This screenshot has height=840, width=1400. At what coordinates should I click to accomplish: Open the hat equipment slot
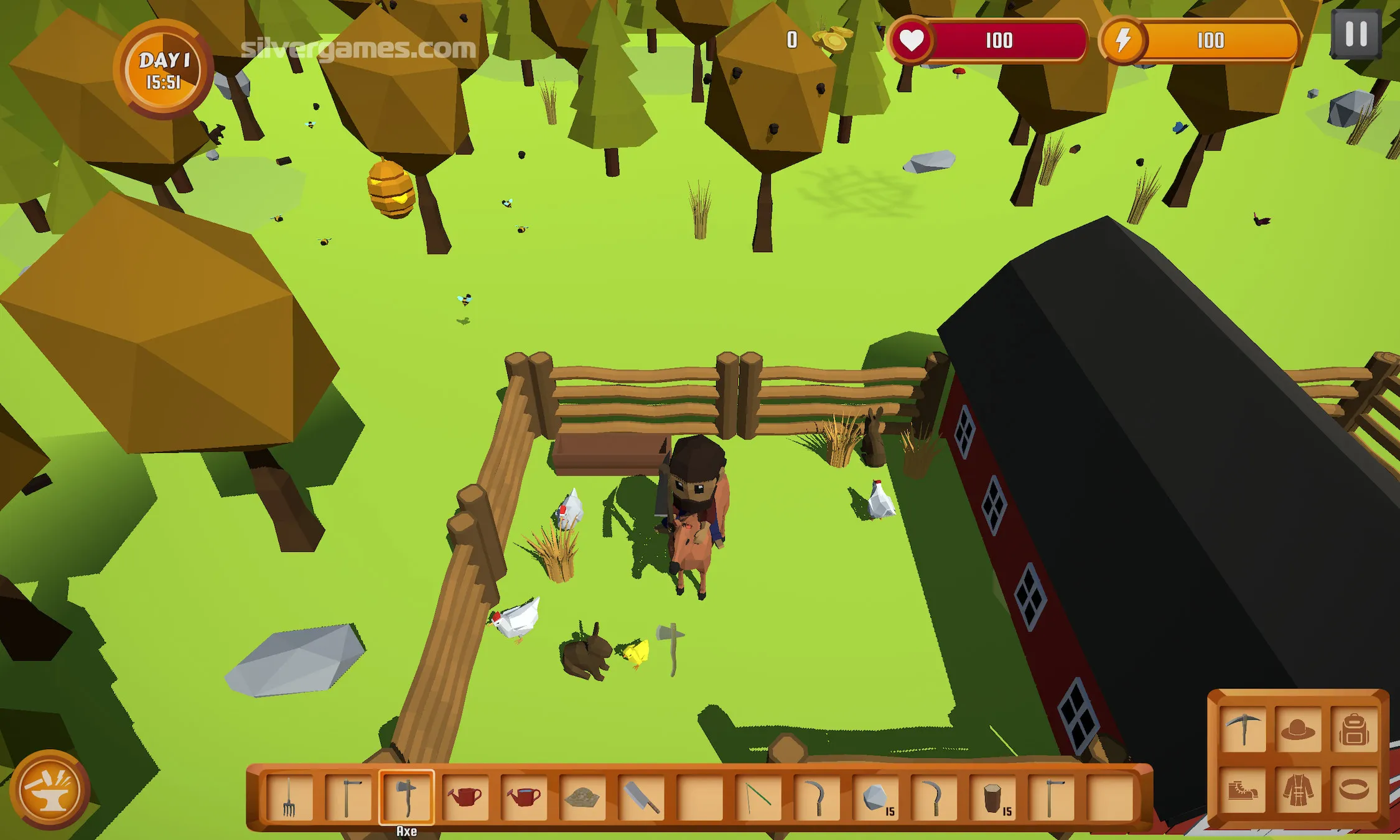pyautogui.click(x=1297, y=729)
